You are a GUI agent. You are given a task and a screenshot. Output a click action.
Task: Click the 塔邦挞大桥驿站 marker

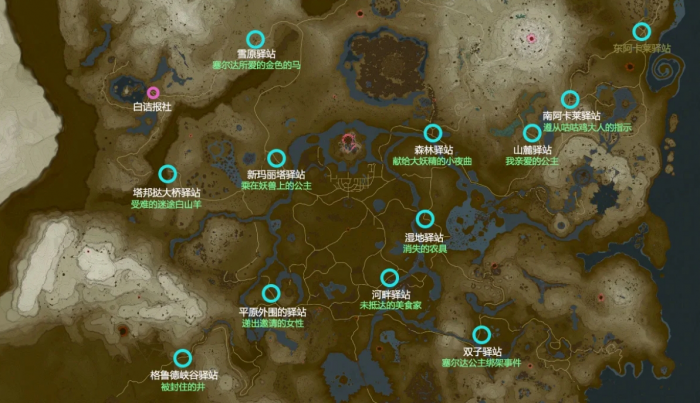click(167, 174)
